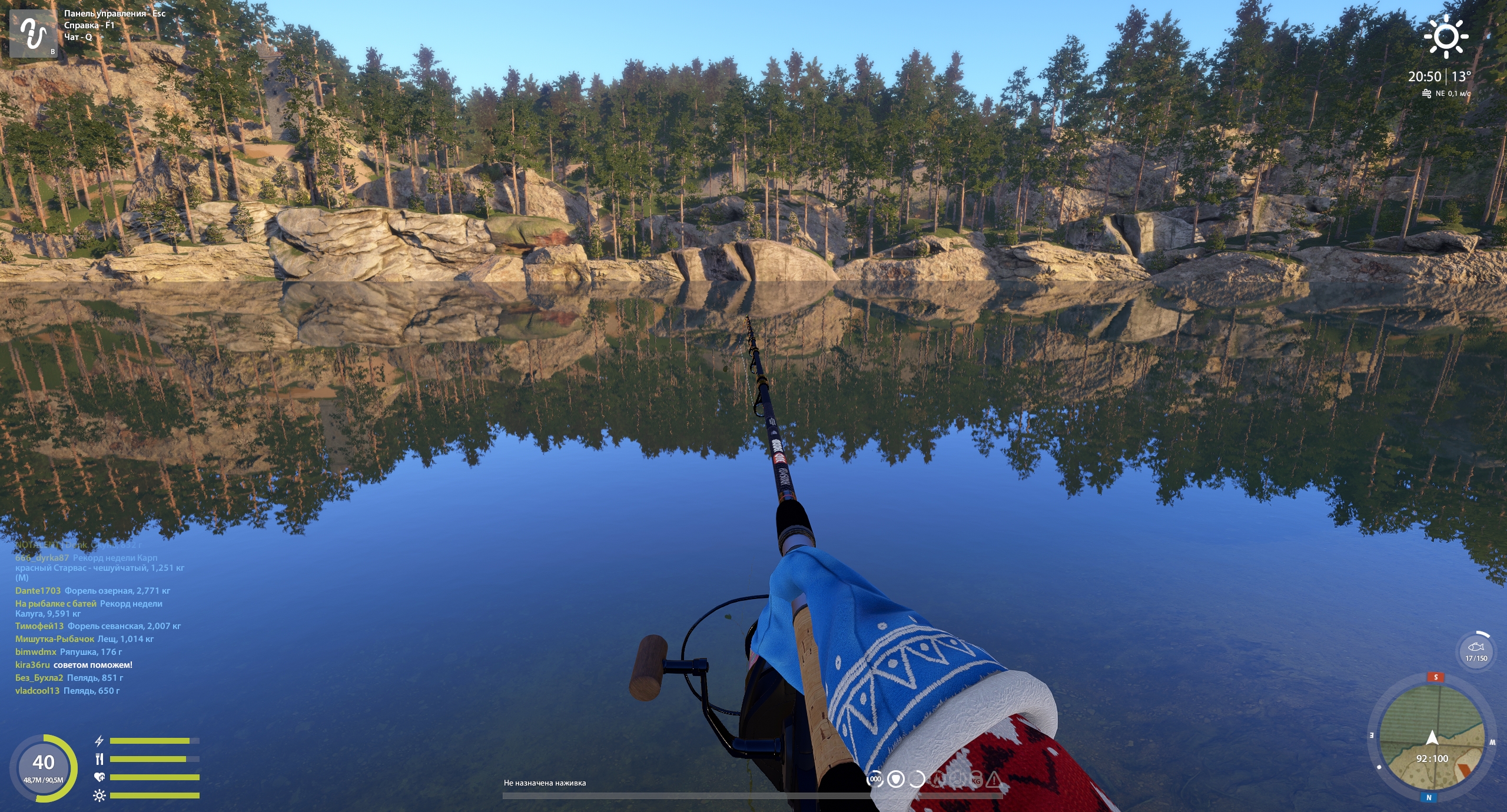Click the red S marker on the compass
This screenshot has height=812, width=1507.
1436,677
